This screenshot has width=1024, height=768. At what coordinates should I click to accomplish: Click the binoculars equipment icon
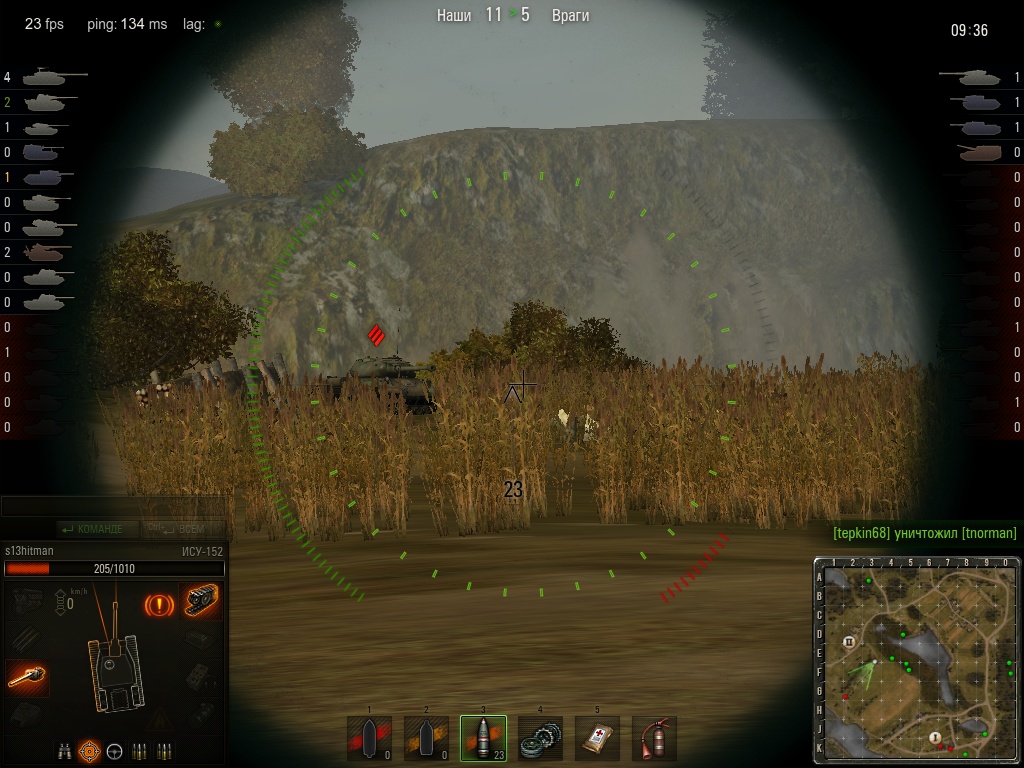click(65, 749)
